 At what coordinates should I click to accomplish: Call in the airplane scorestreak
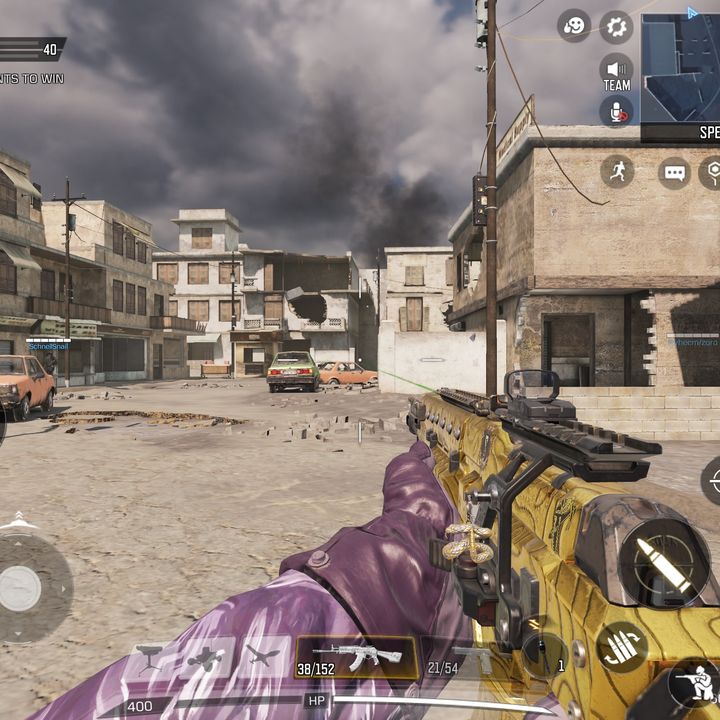[263, 657]
